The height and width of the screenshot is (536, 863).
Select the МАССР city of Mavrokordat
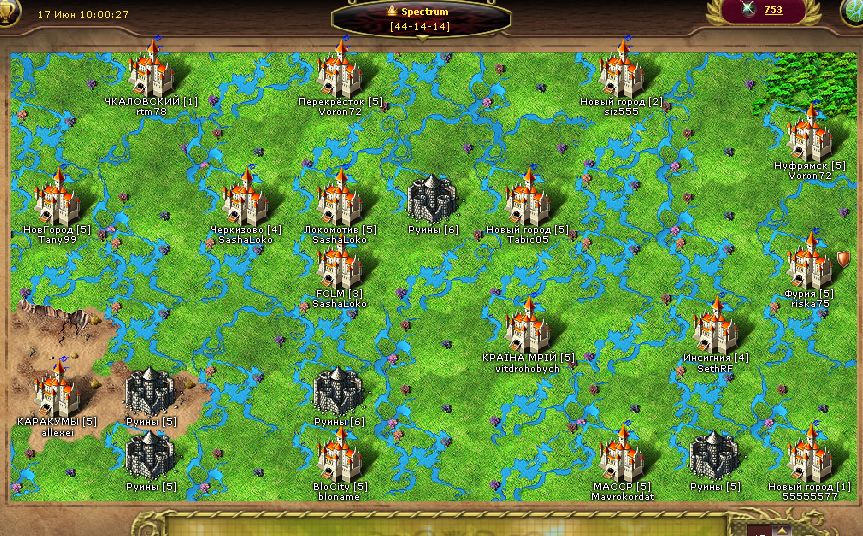(x=621, y=456)
